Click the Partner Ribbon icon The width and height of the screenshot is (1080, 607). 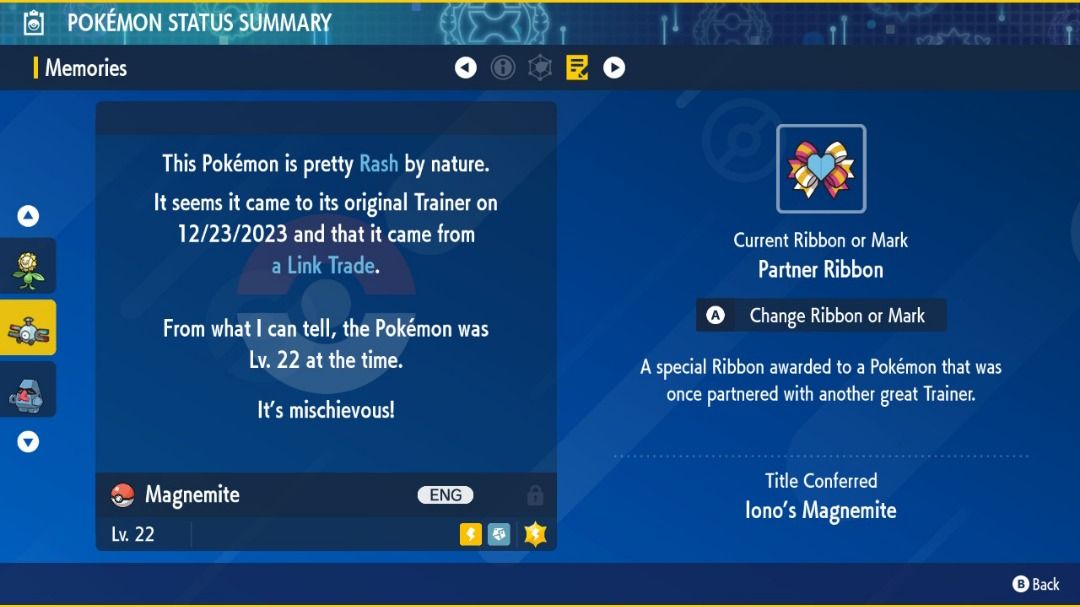(x=821, y=168)
